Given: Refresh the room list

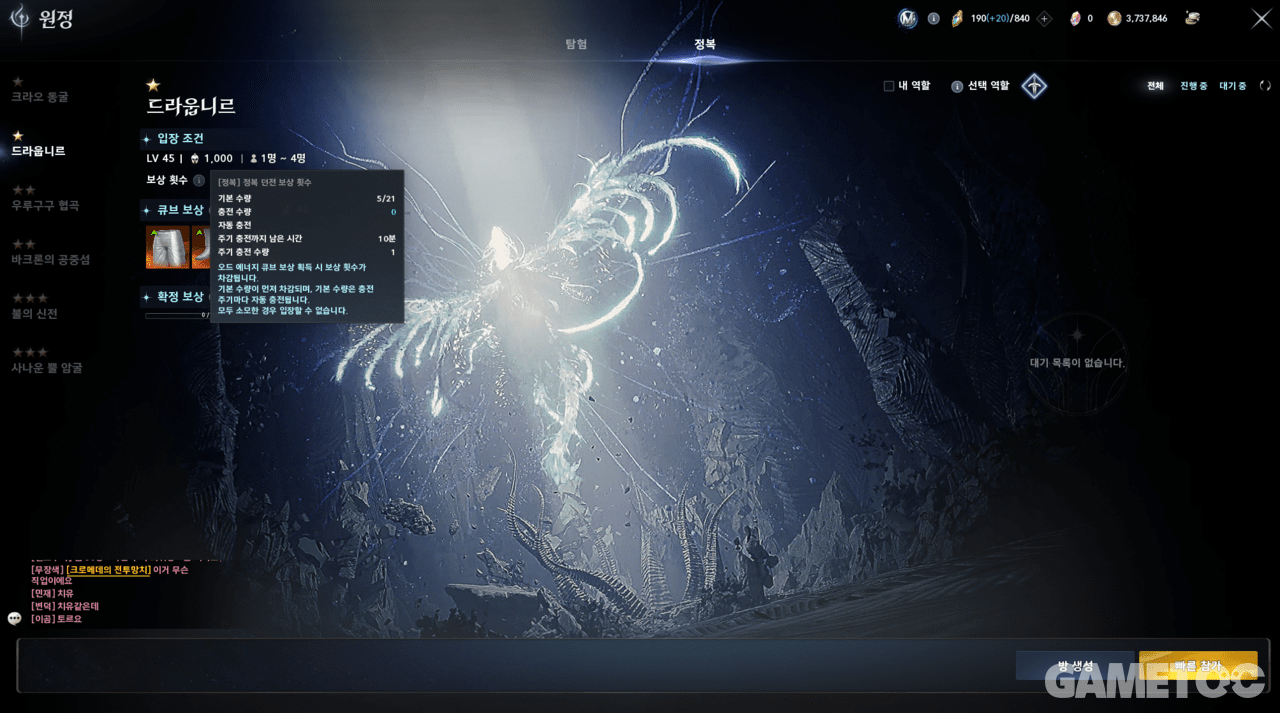Looking at the screenshot, I should (x=1265, y=86).
